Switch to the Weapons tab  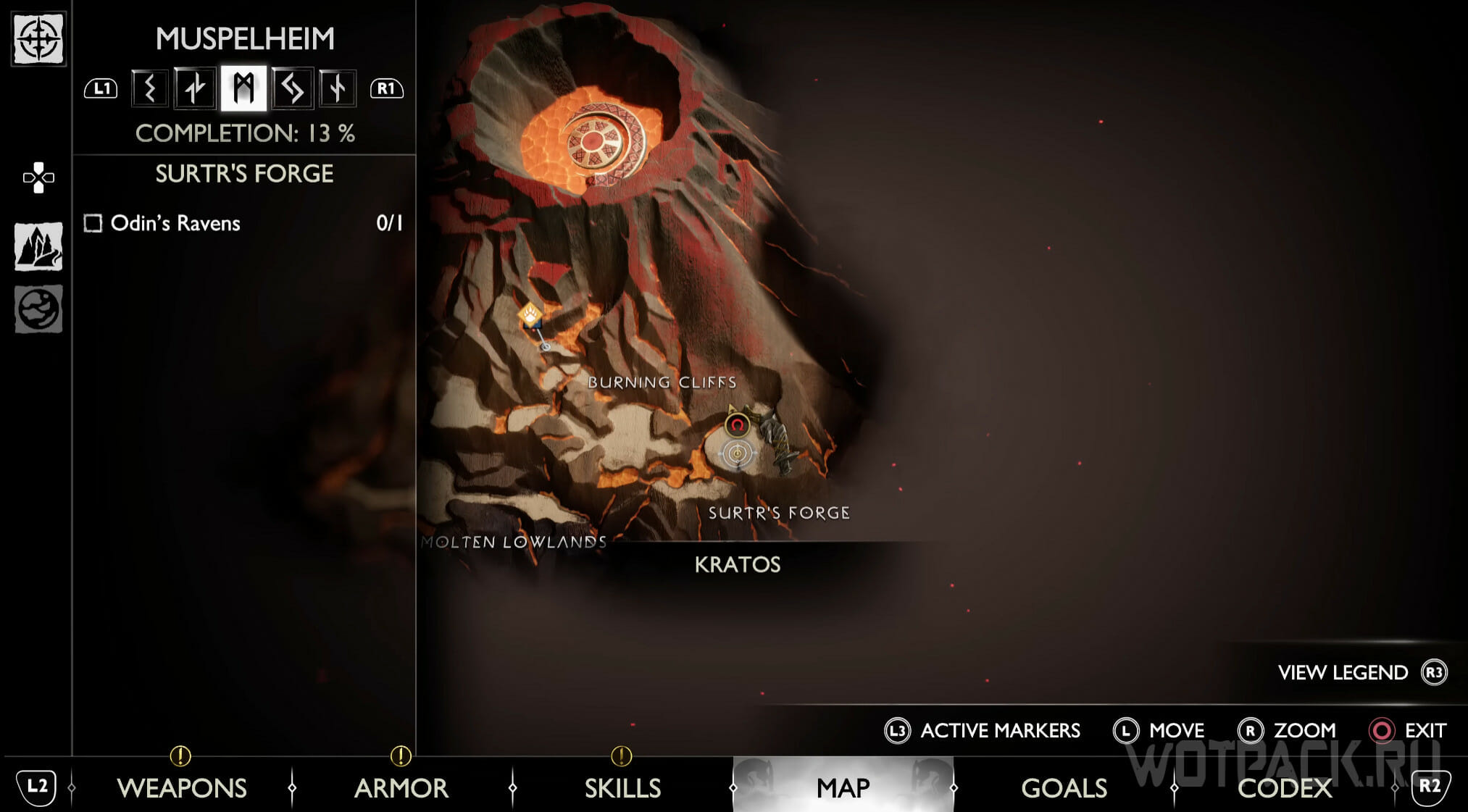click(182, 787)
